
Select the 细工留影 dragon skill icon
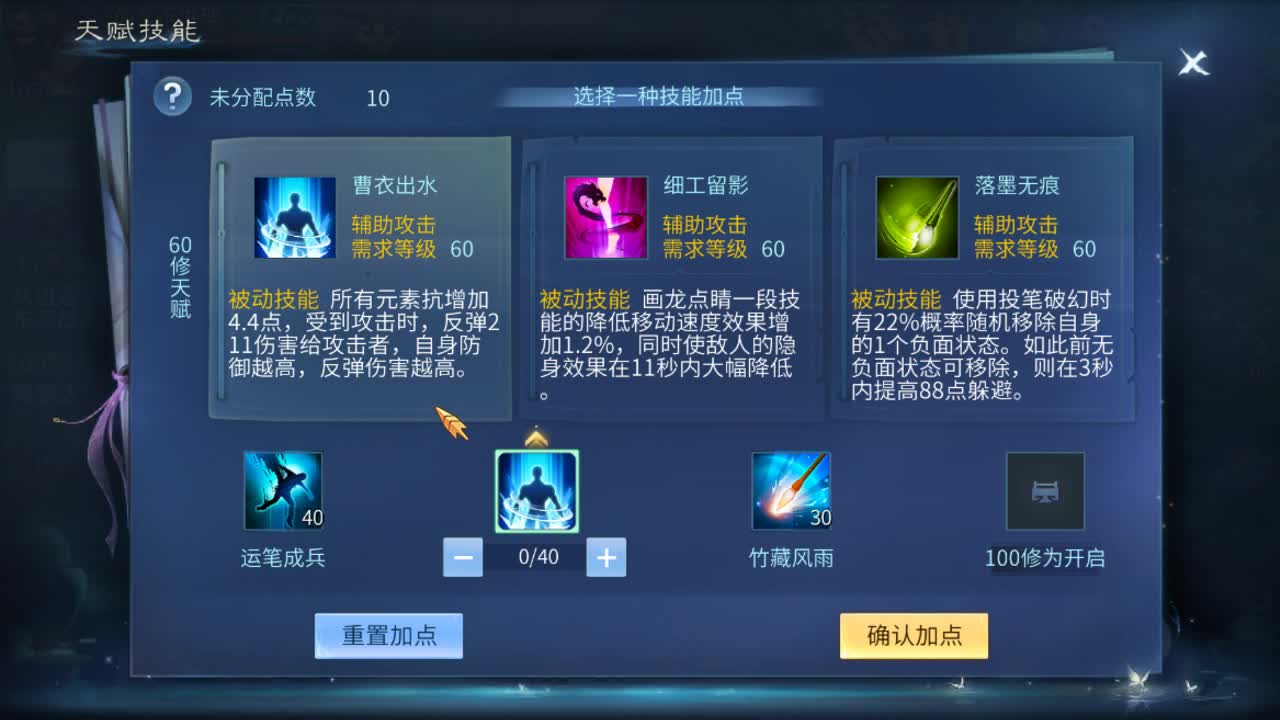[x=606, y=219]
